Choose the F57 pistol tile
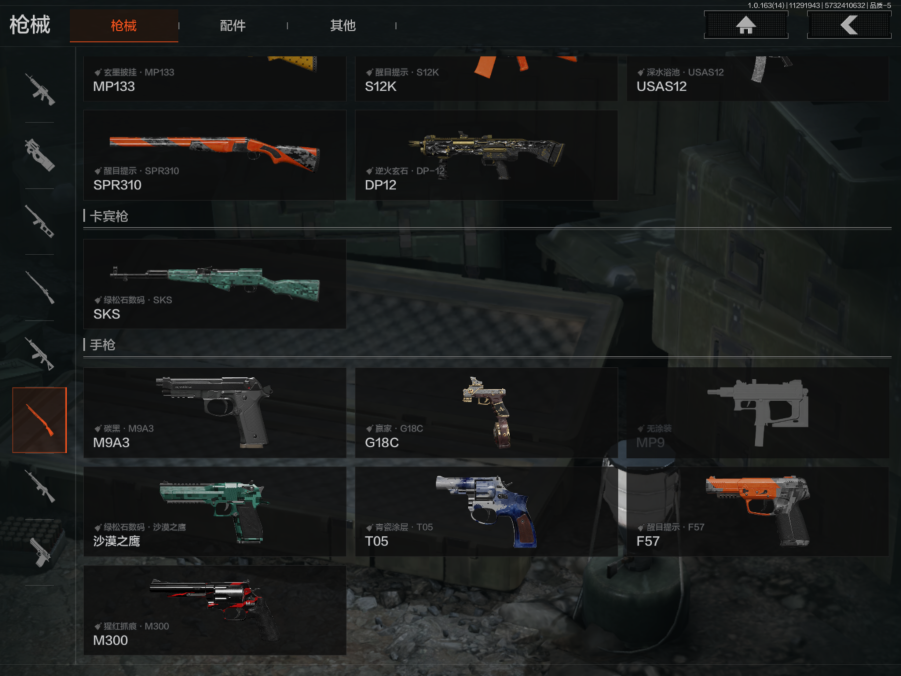901x676 pixels. pos(758,512)
